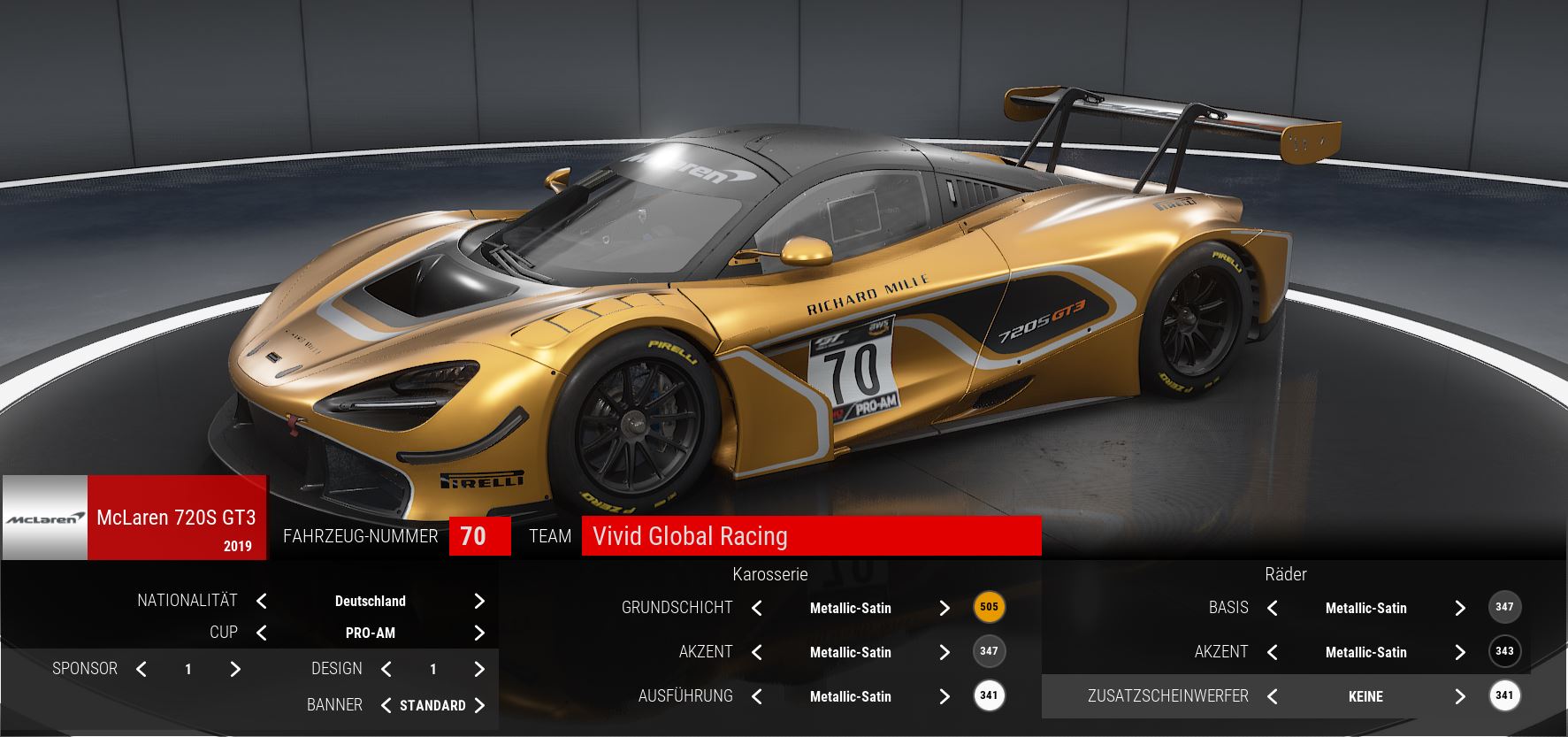This screenshot has width=1568, height=737.
Task: Choose the Räder Akzent 343 color swatch
Action: click(1504, 651)
